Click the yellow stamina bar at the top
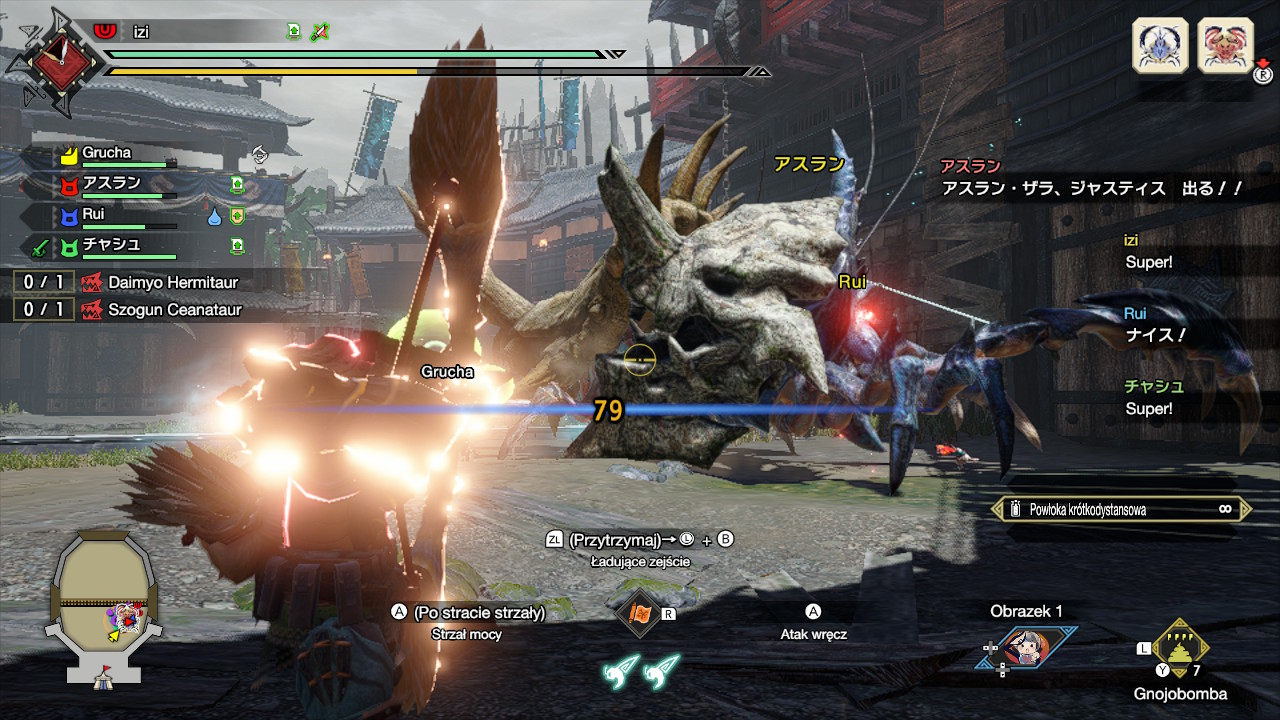The image size is (1280, 720). click(300, 73)
